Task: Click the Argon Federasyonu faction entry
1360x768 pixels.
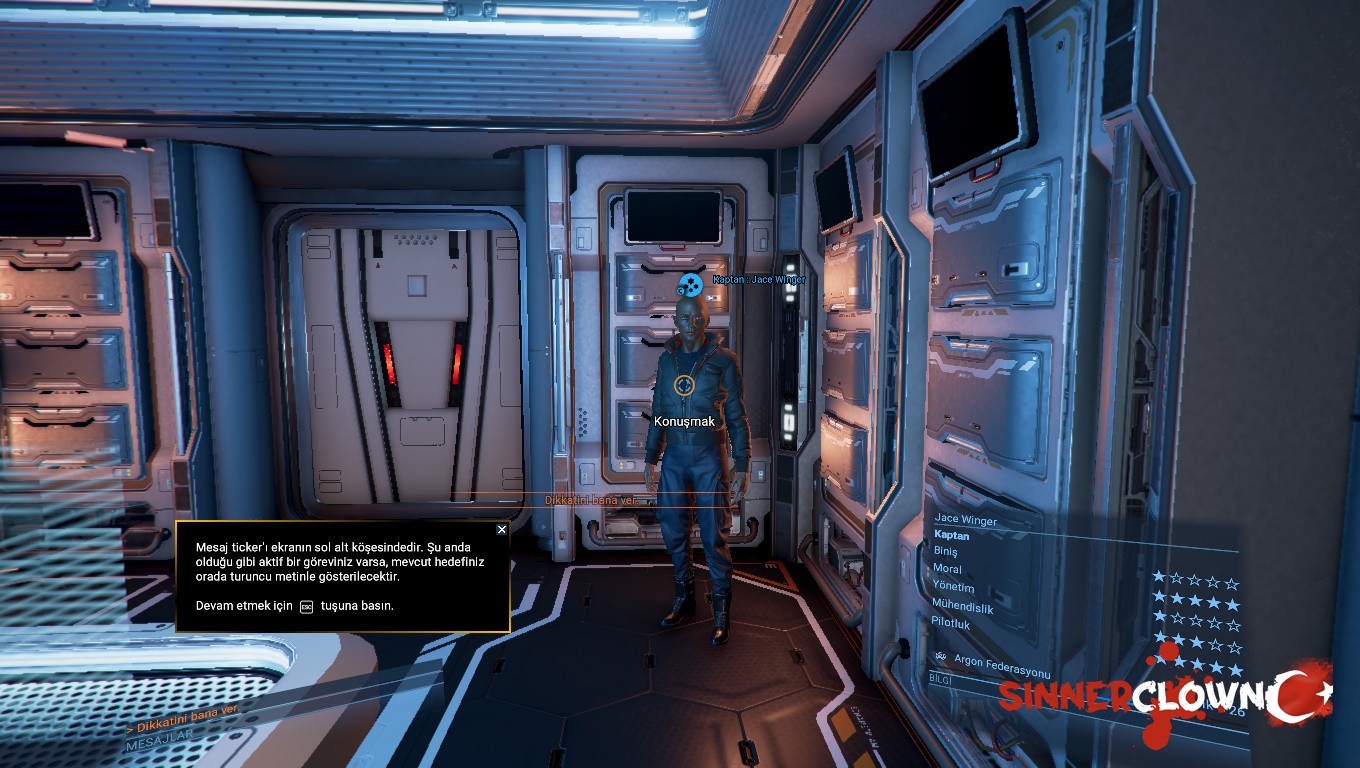Action: click(1002, 660)
